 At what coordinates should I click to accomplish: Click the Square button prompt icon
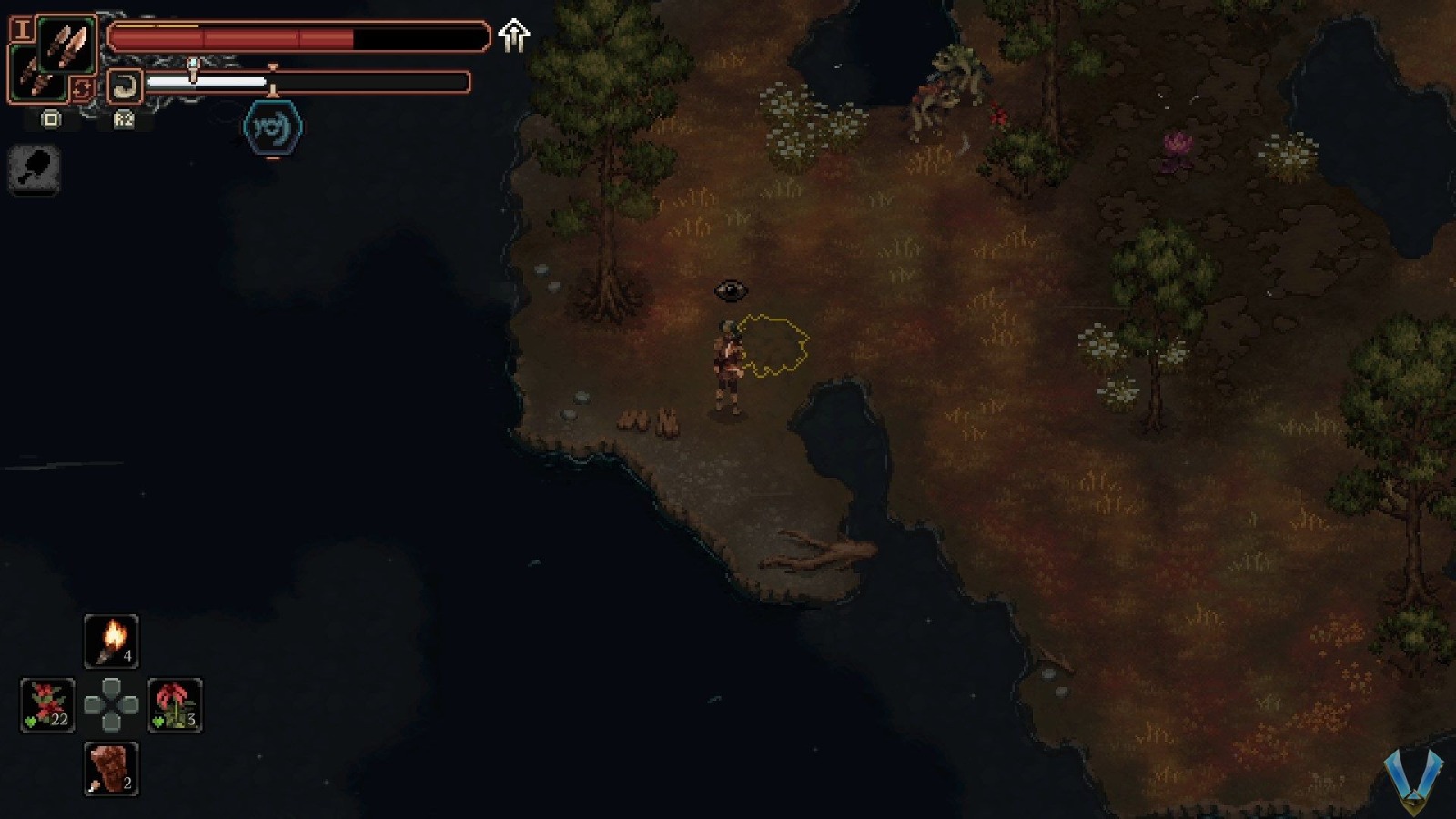pyautogui.click(x=51, y=119)
